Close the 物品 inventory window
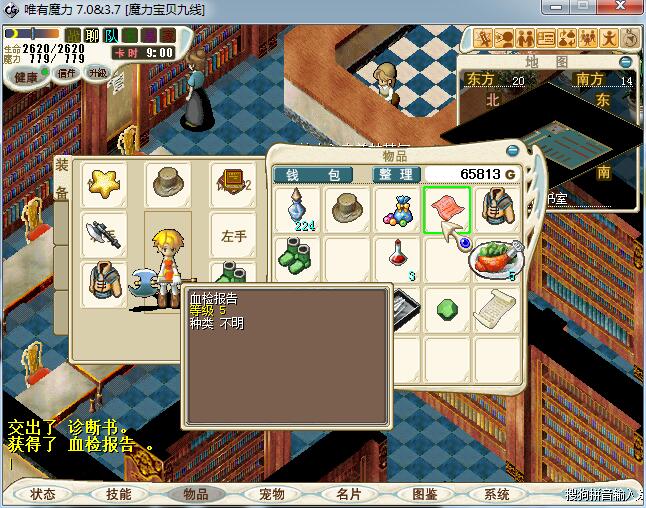 (512, 151)
